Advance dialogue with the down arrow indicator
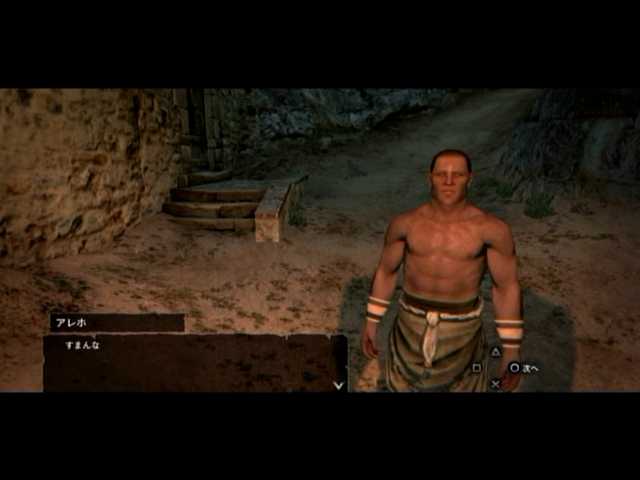 [x=338, y=383]
